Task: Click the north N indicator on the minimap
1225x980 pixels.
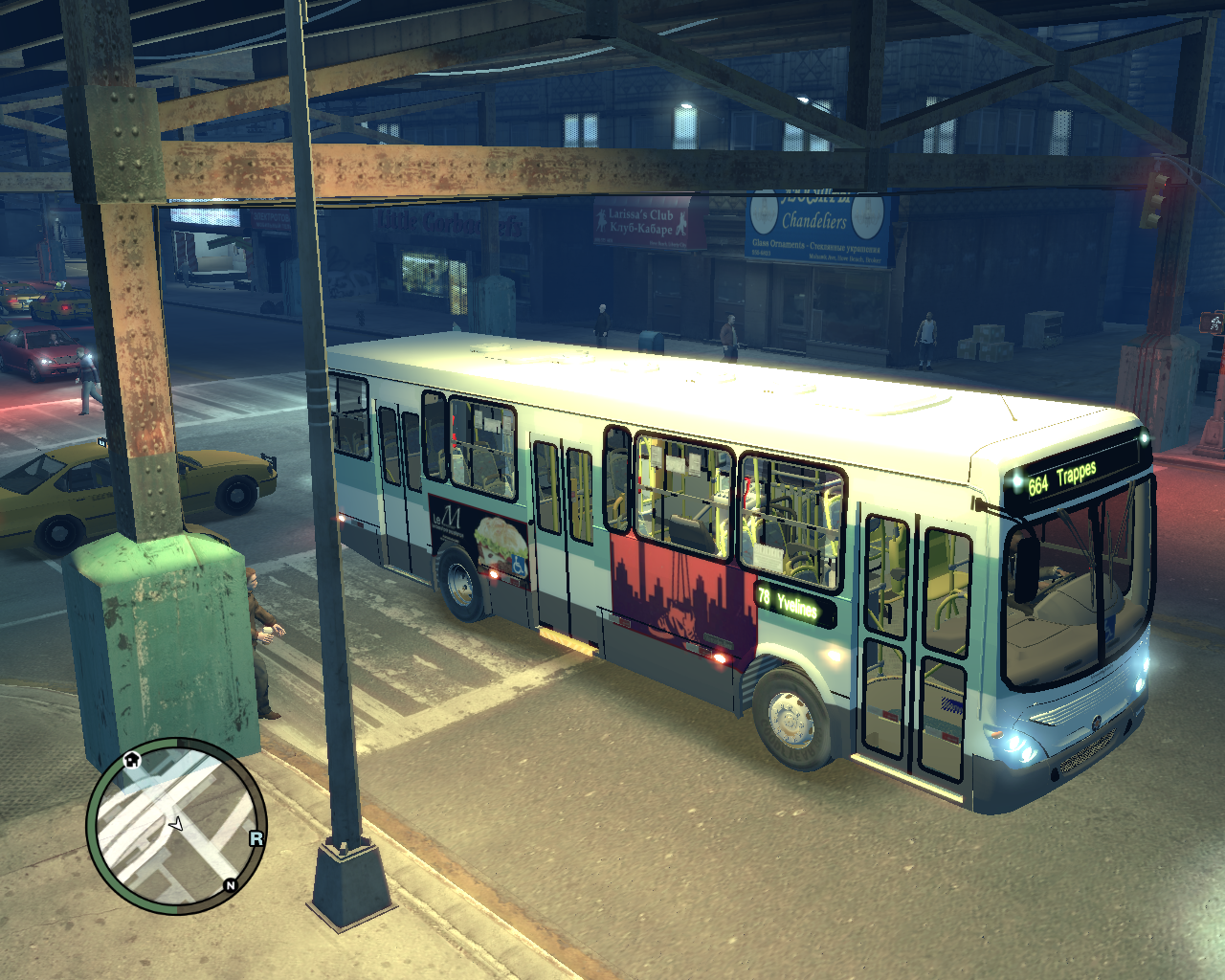Action: [x=230, y=885]
